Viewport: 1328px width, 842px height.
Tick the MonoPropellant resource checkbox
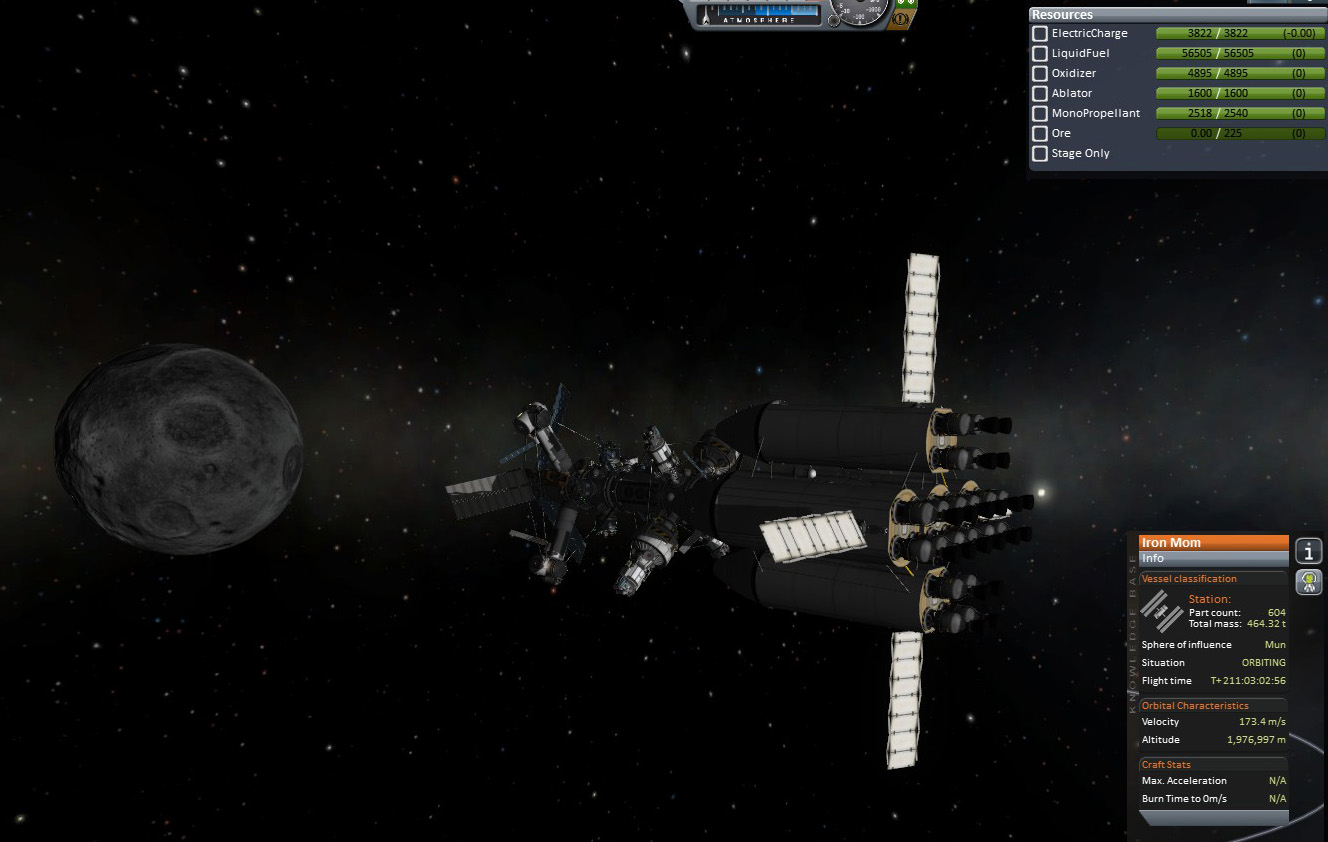coord(1040,114)
